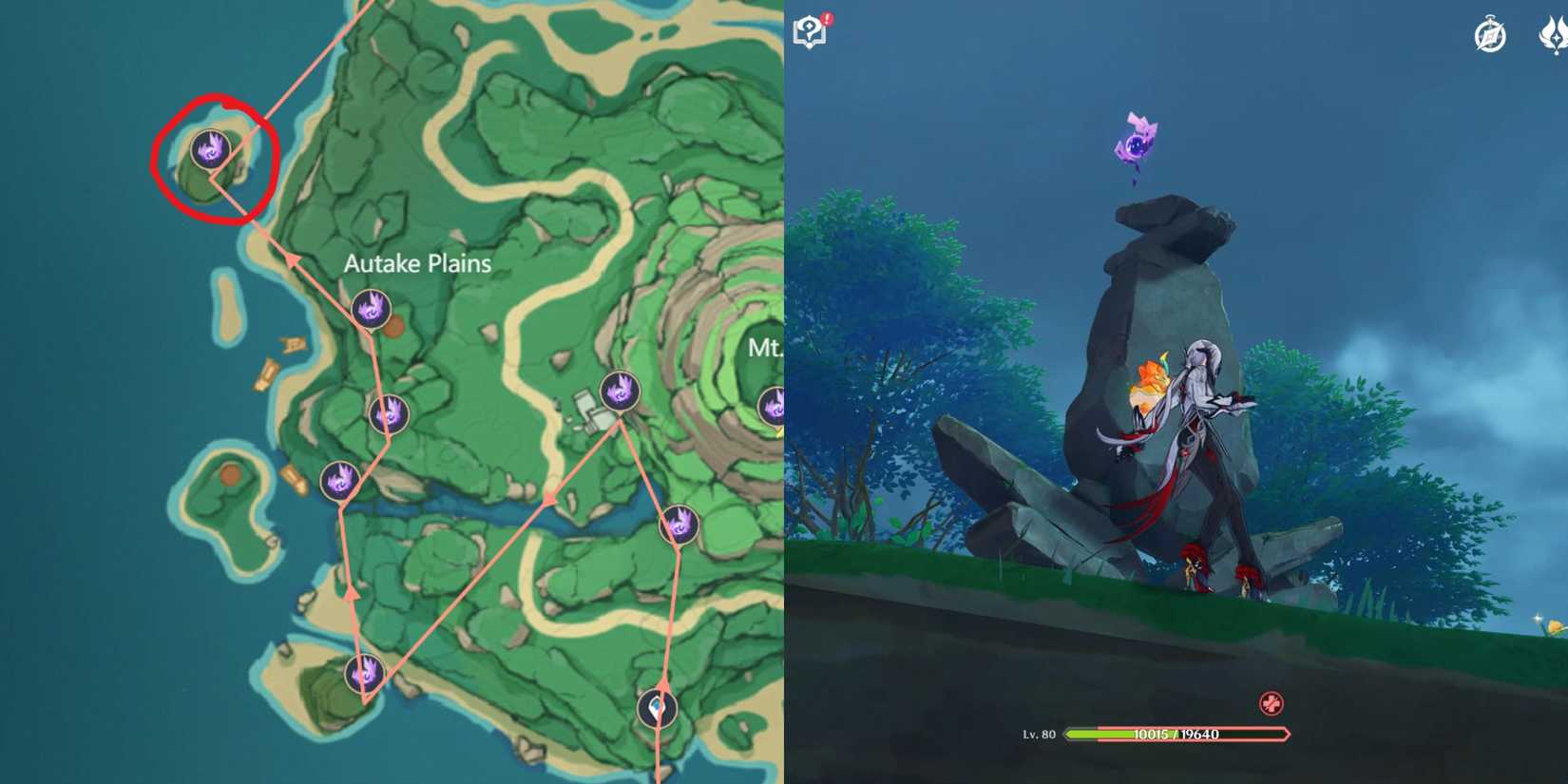Select the red-circled Seelie marker on map

click(x=211, y=147)
